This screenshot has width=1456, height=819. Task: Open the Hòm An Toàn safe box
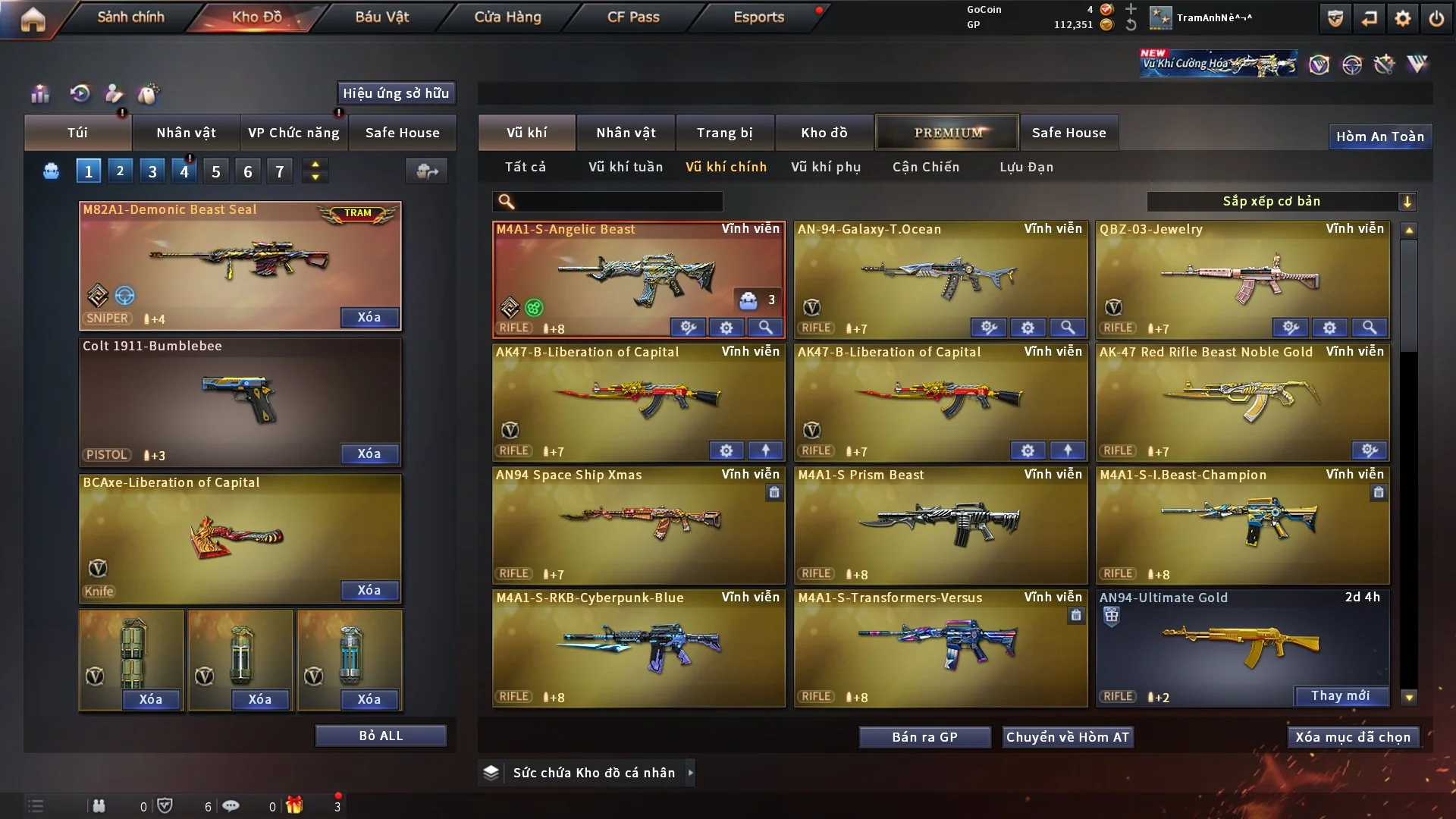(x=1379, y=136)
